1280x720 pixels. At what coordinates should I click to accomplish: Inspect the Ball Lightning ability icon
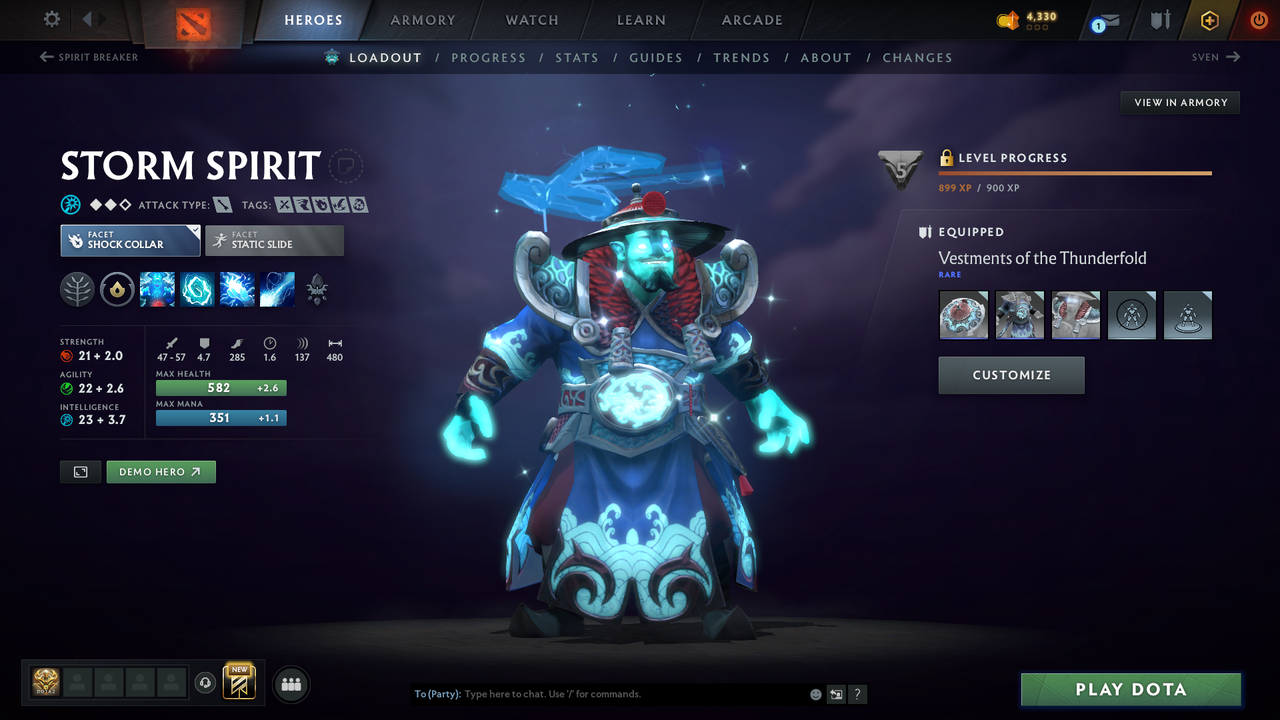(277, 289)
